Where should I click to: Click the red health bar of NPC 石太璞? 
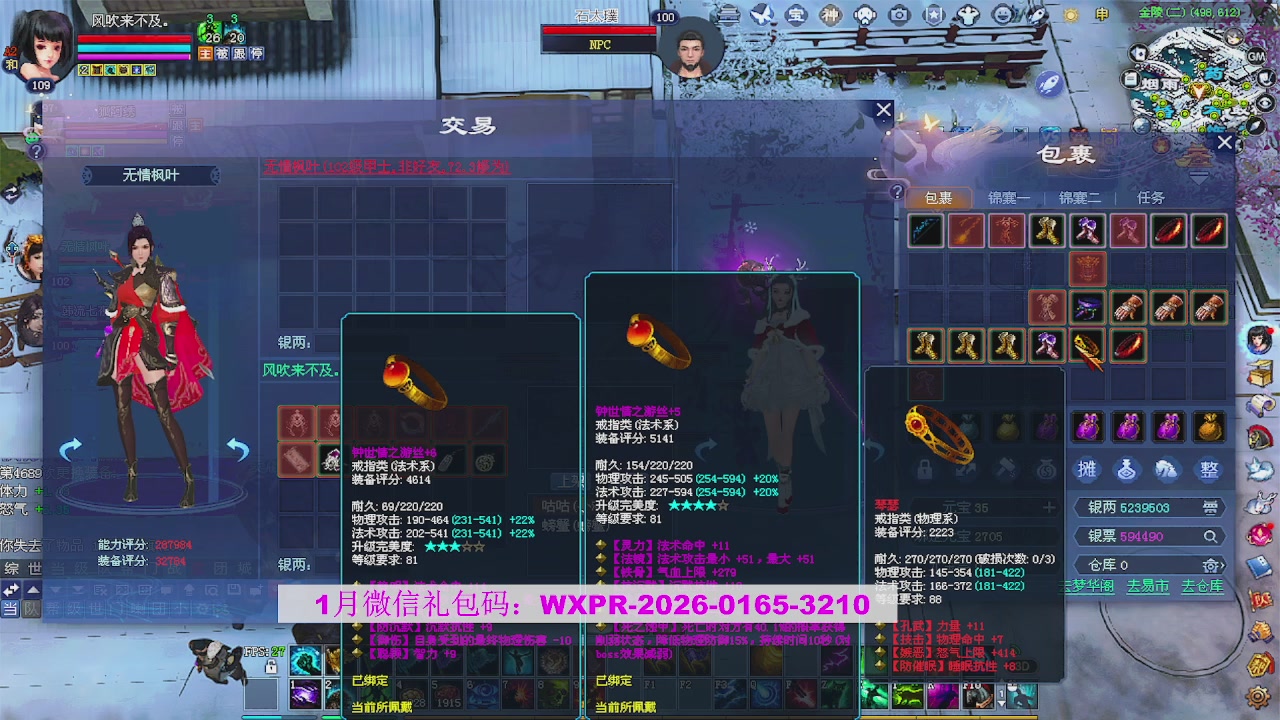point(598,31)
